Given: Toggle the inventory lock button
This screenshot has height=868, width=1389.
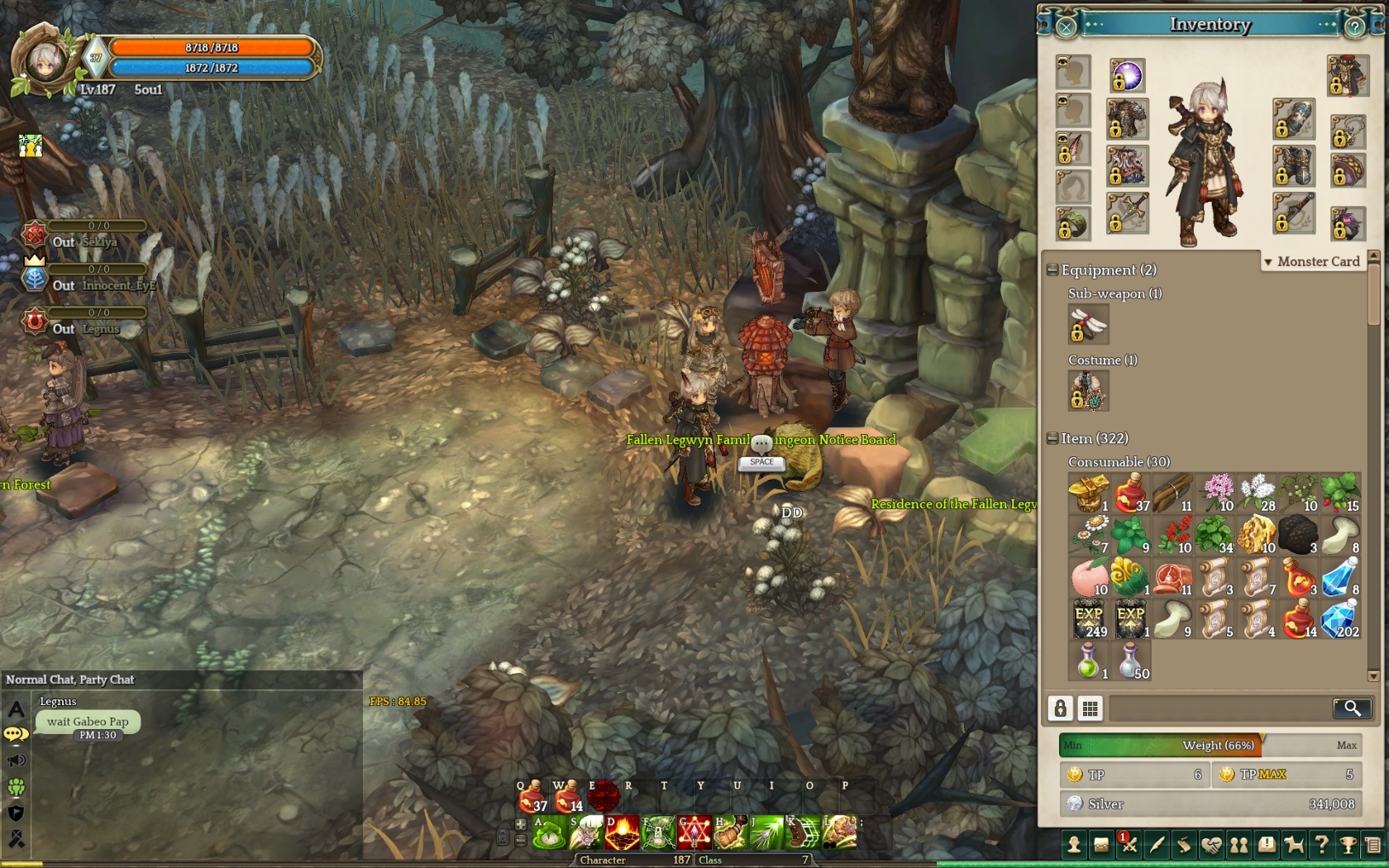Looking at the screenshot, I should [1060, 708].
